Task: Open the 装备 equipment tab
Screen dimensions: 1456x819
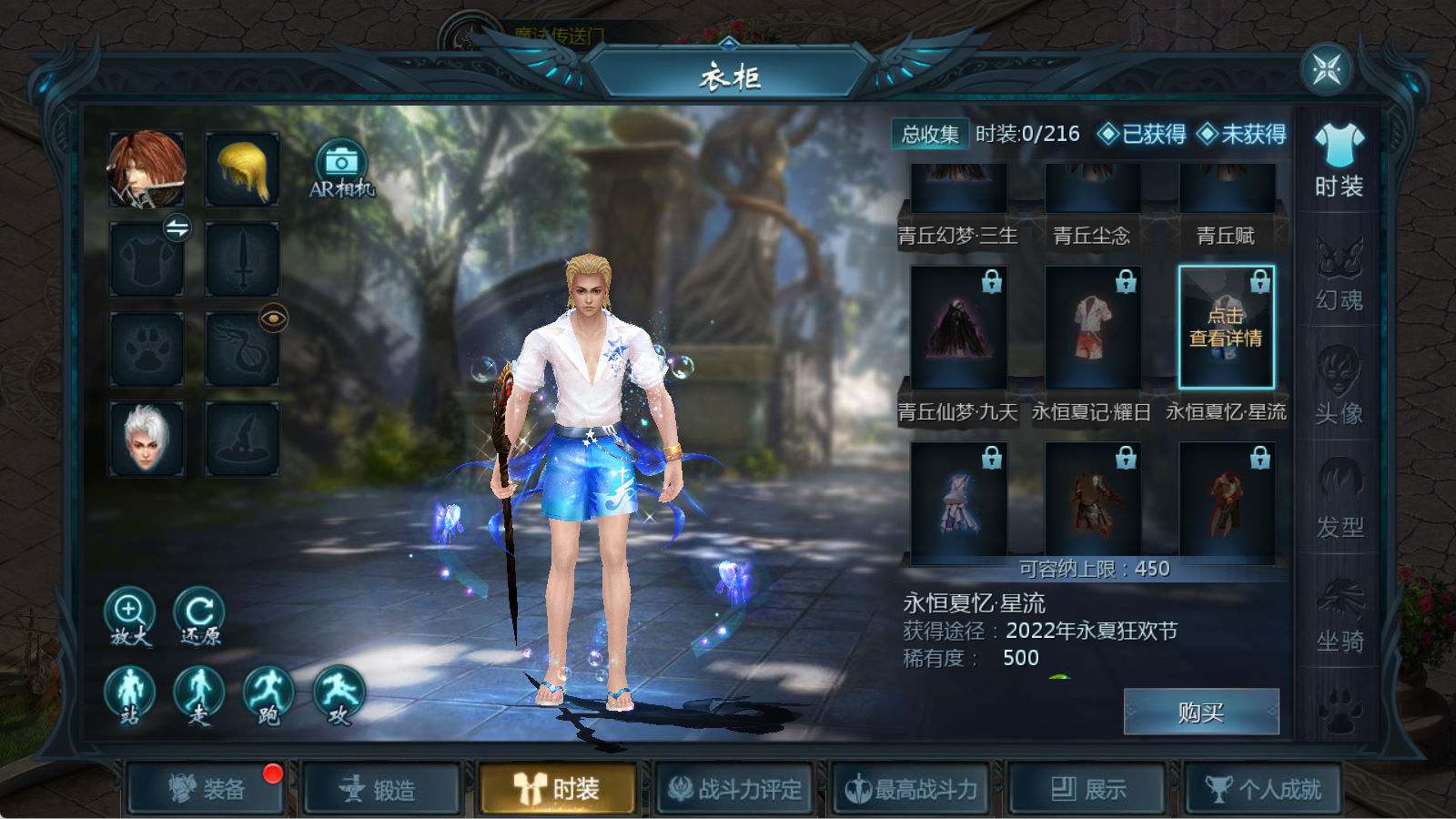Action: (206, 789)
